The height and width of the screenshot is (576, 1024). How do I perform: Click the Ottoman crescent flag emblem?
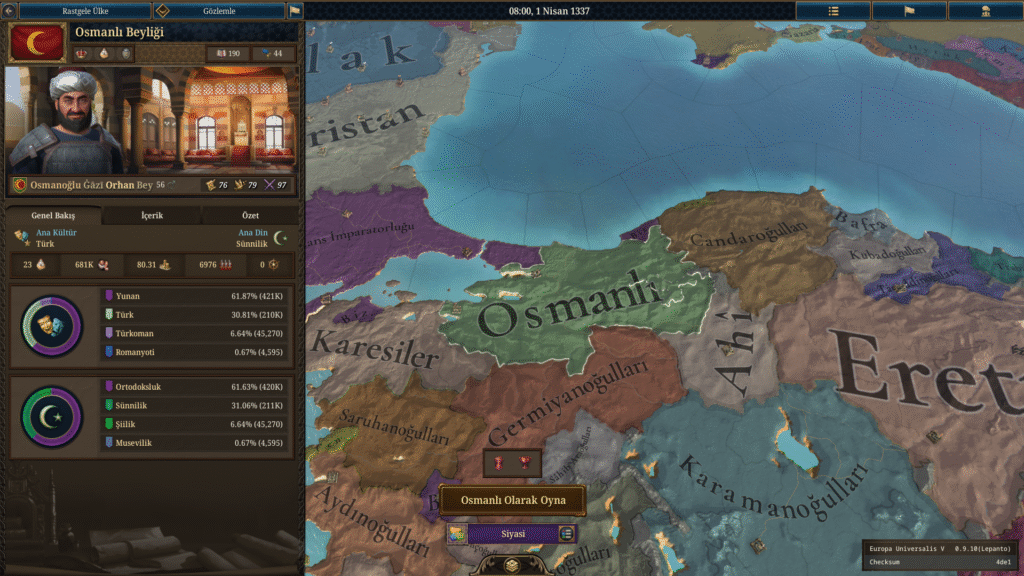pos(36,44)
